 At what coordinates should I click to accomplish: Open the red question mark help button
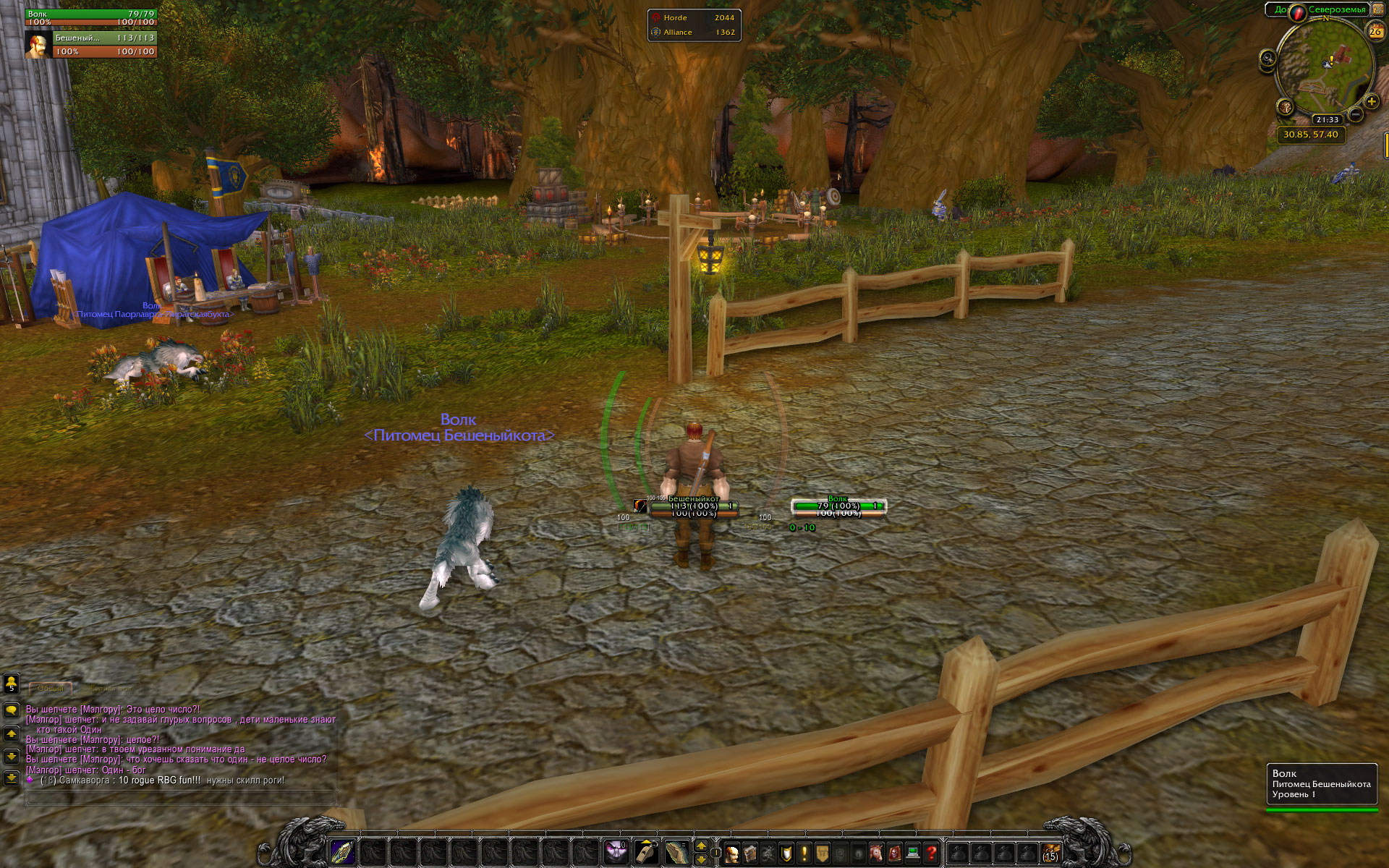coord(931,854)
